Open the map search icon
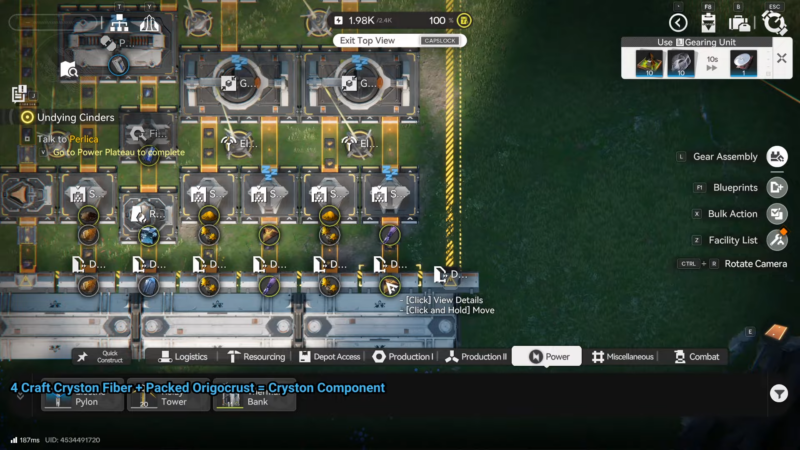 (x=68, y=69)
